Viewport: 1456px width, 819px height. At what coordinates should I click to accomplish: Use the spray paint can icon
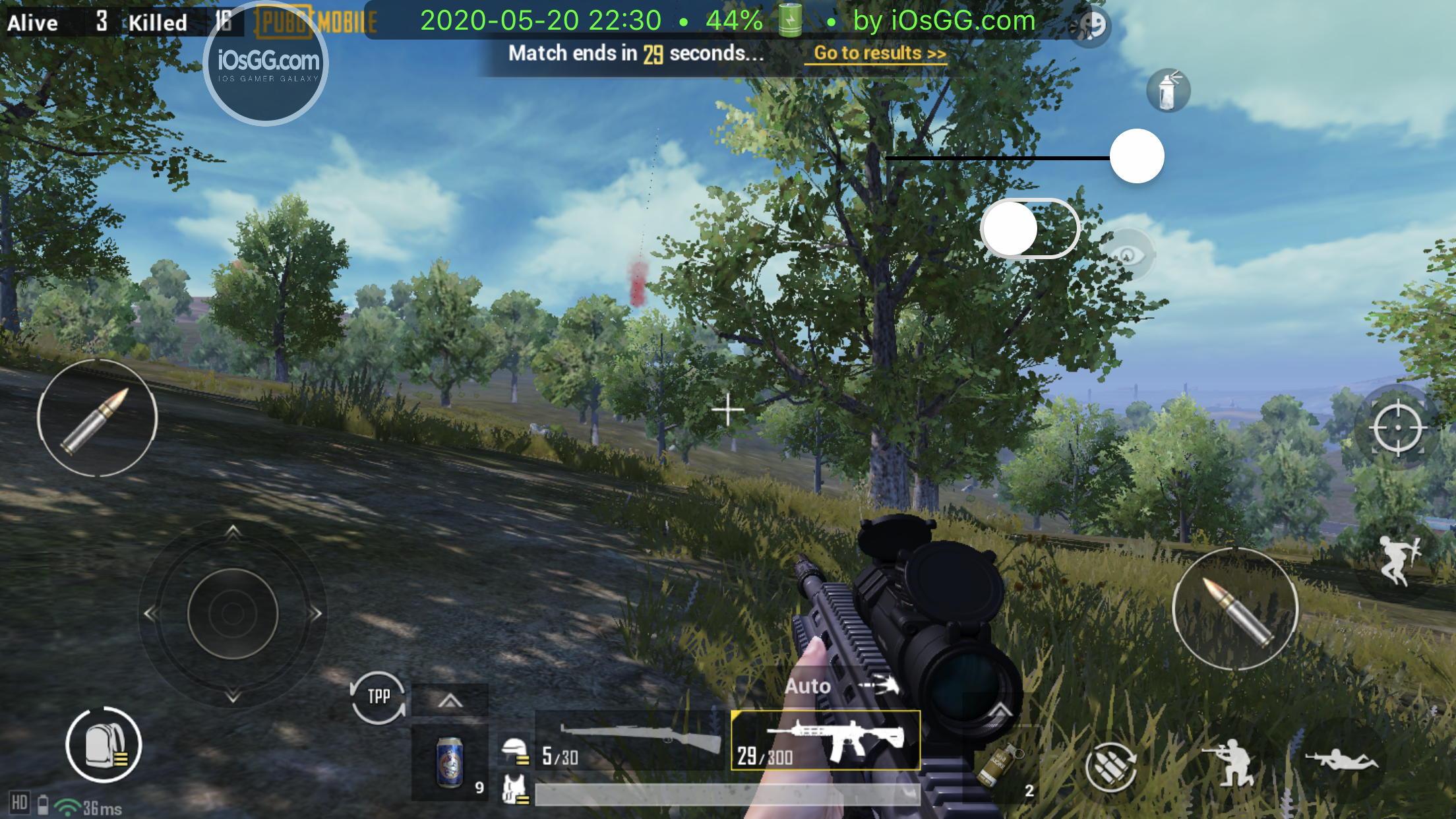(1168, 90)
